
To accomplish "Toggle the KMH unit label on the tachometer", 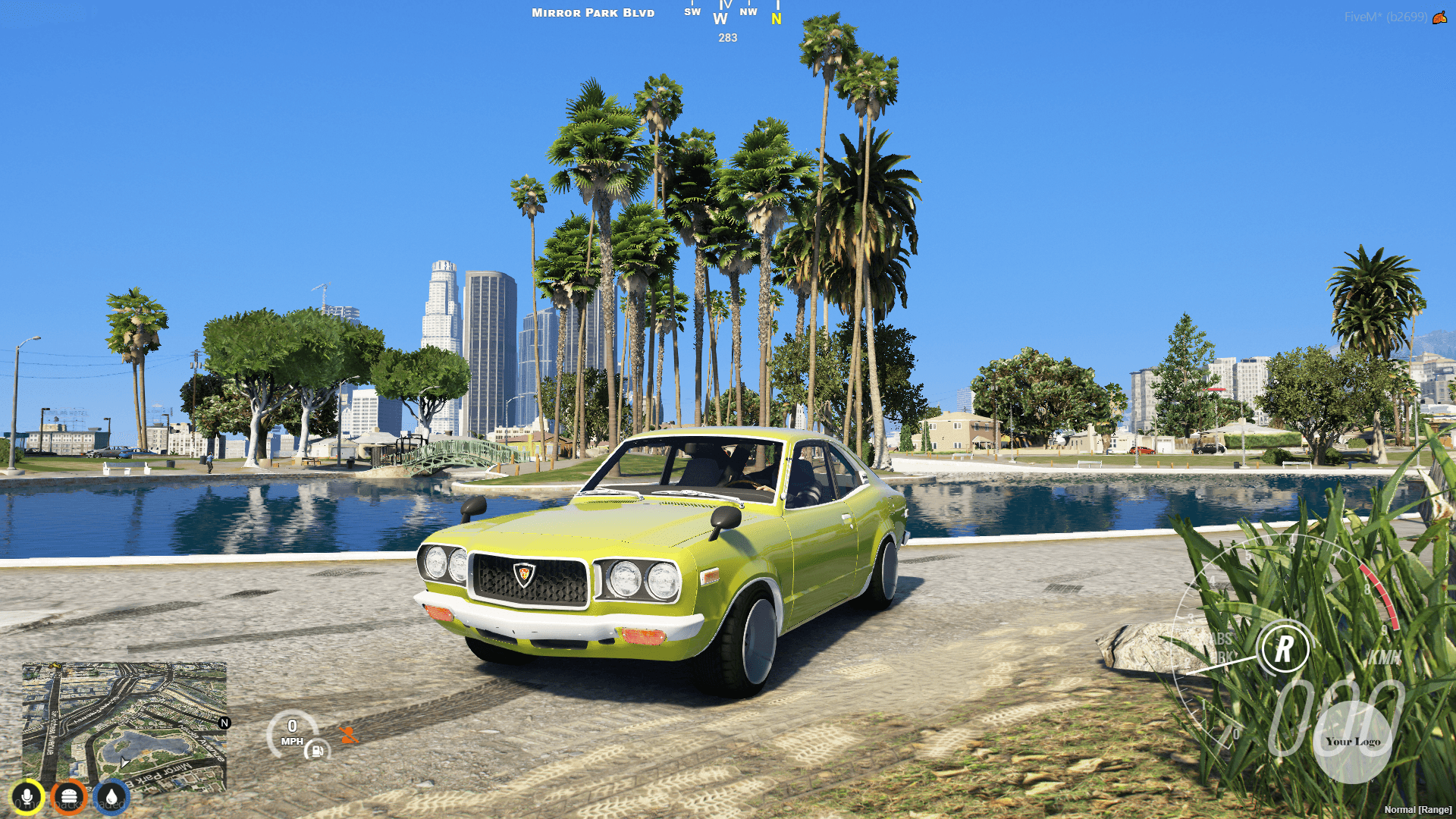I will pyautogui.click(x=1384, y=657).
